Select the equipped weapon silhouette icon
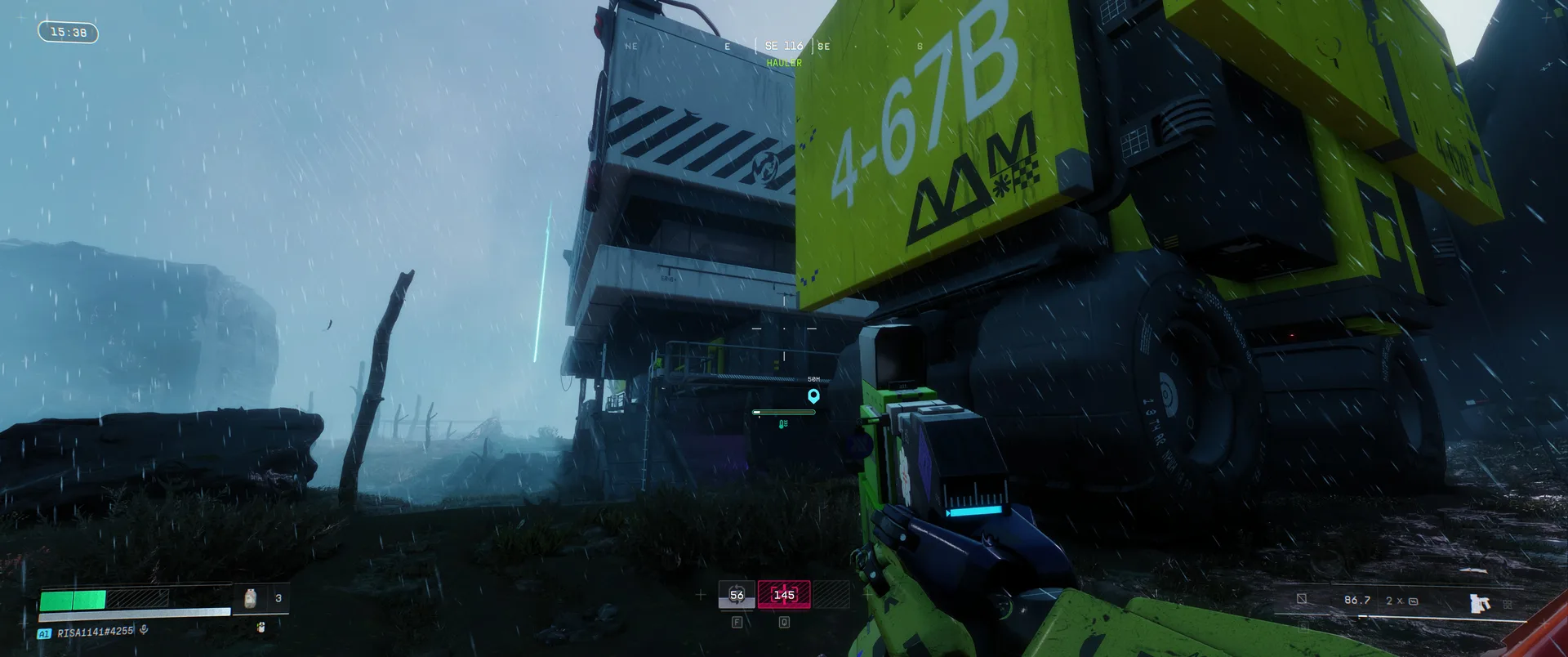The image size is (1568, 657). pos(1479,603)
